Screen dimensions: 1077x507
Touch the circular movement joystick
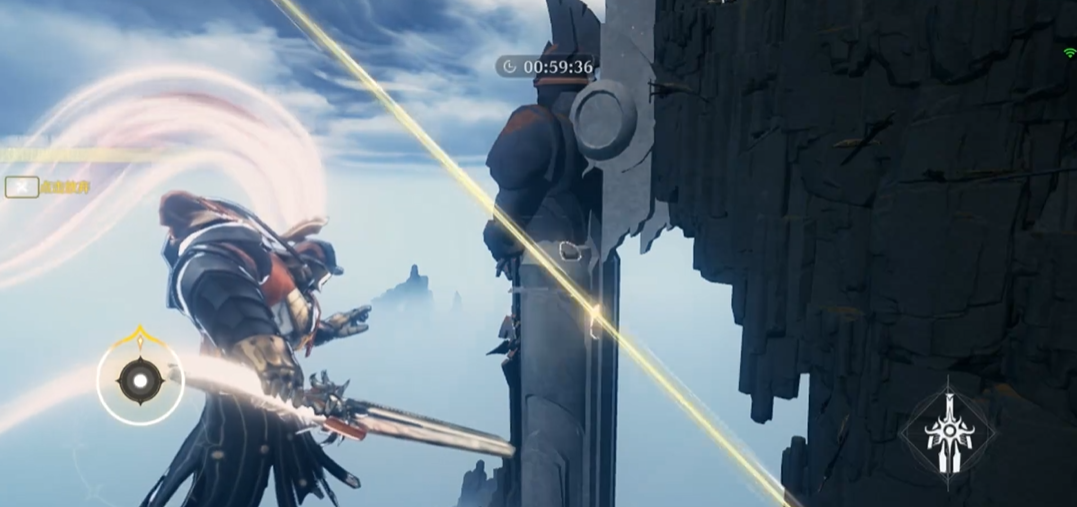click(x=140, y=380)
